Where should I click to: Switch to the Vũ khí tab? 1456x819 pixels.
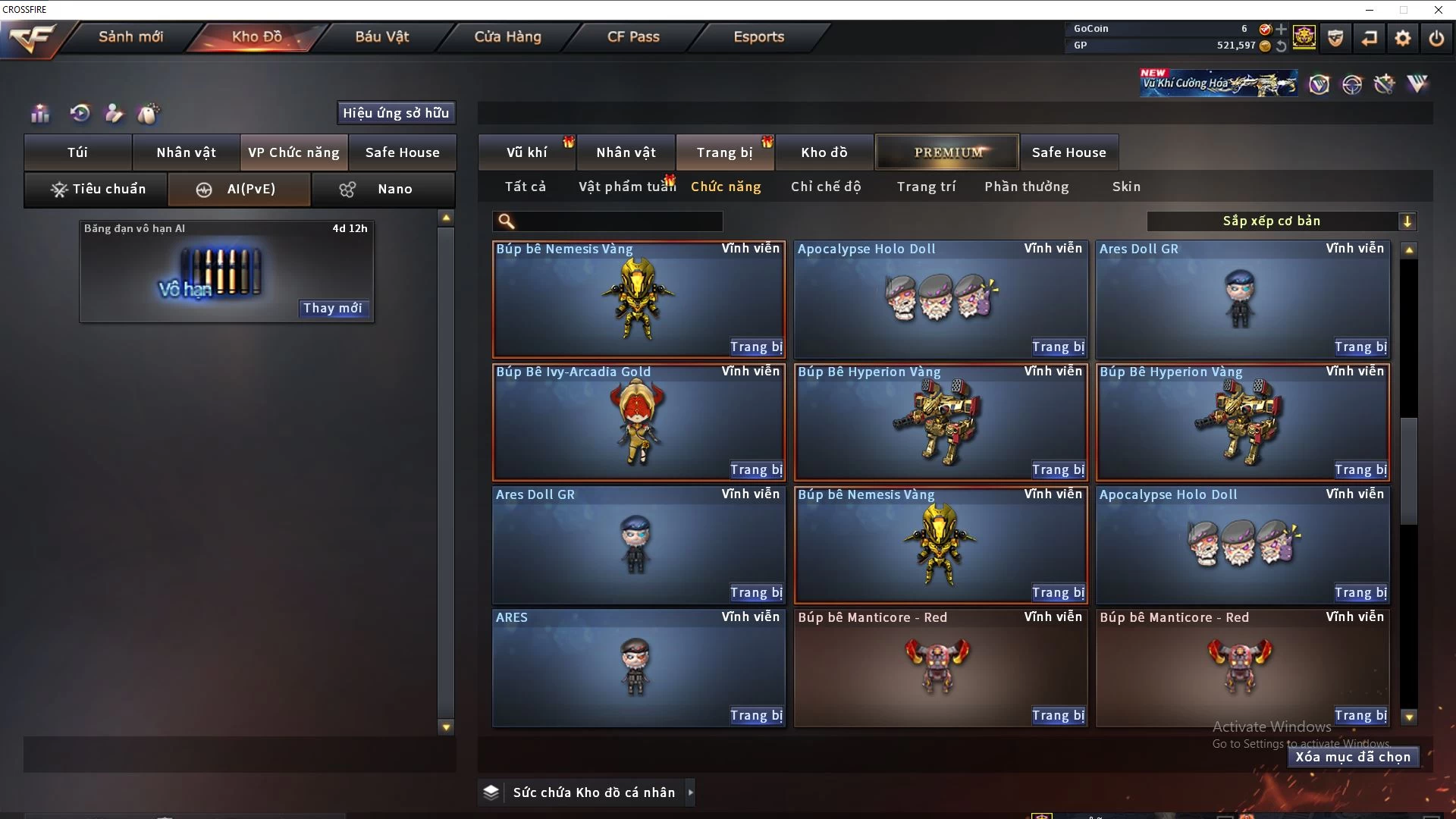coord(526,152)
